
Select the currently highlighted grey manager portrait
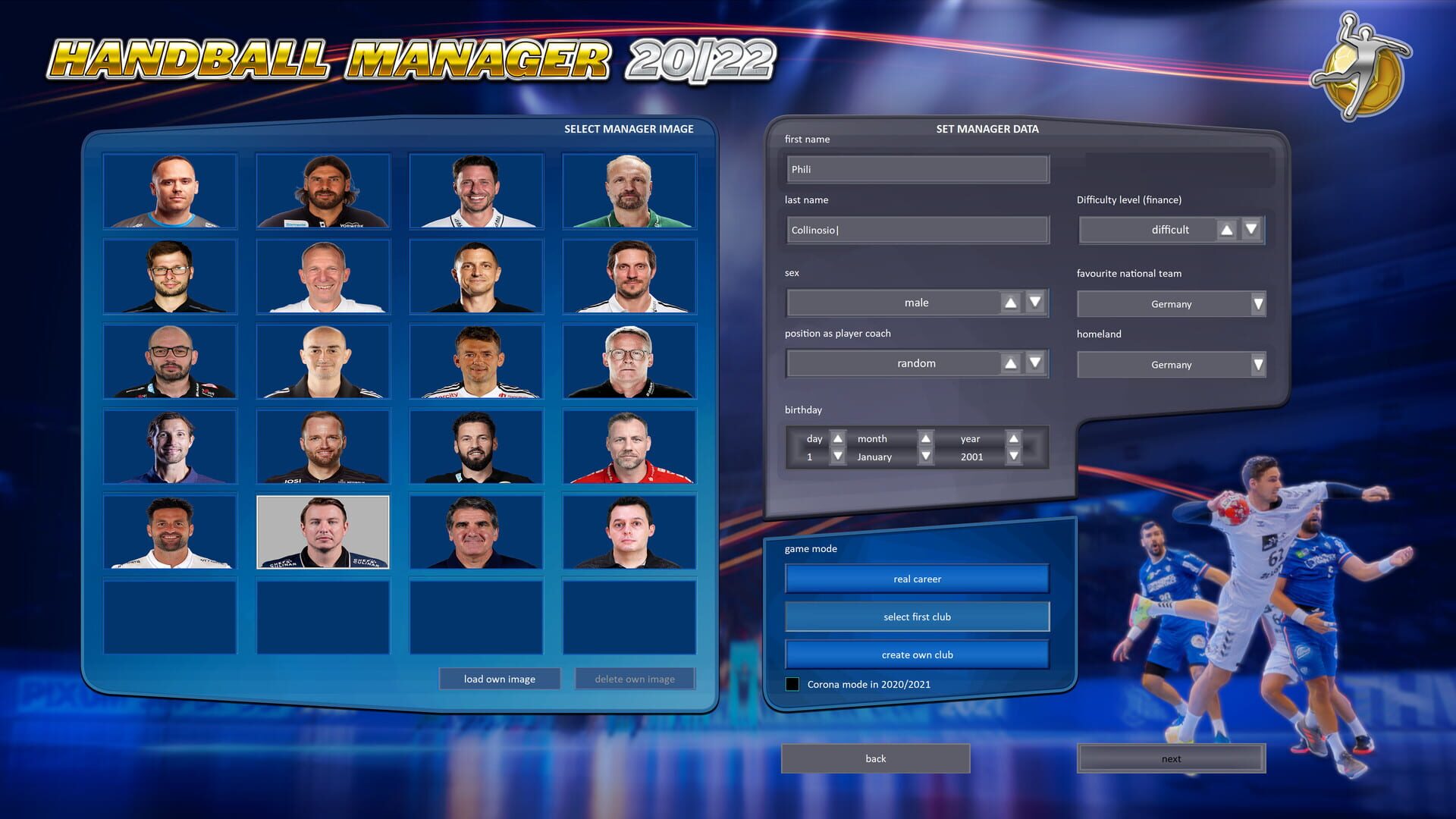coord(323,532)
